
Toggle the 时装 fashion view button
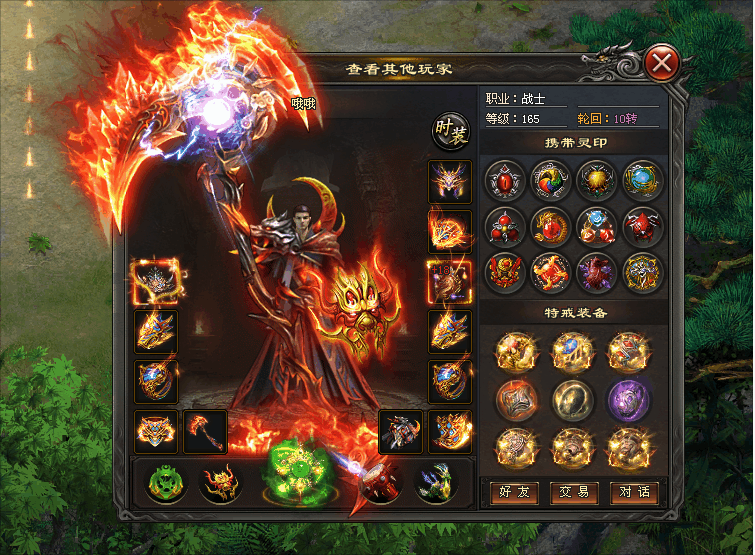tap(450, 132)
